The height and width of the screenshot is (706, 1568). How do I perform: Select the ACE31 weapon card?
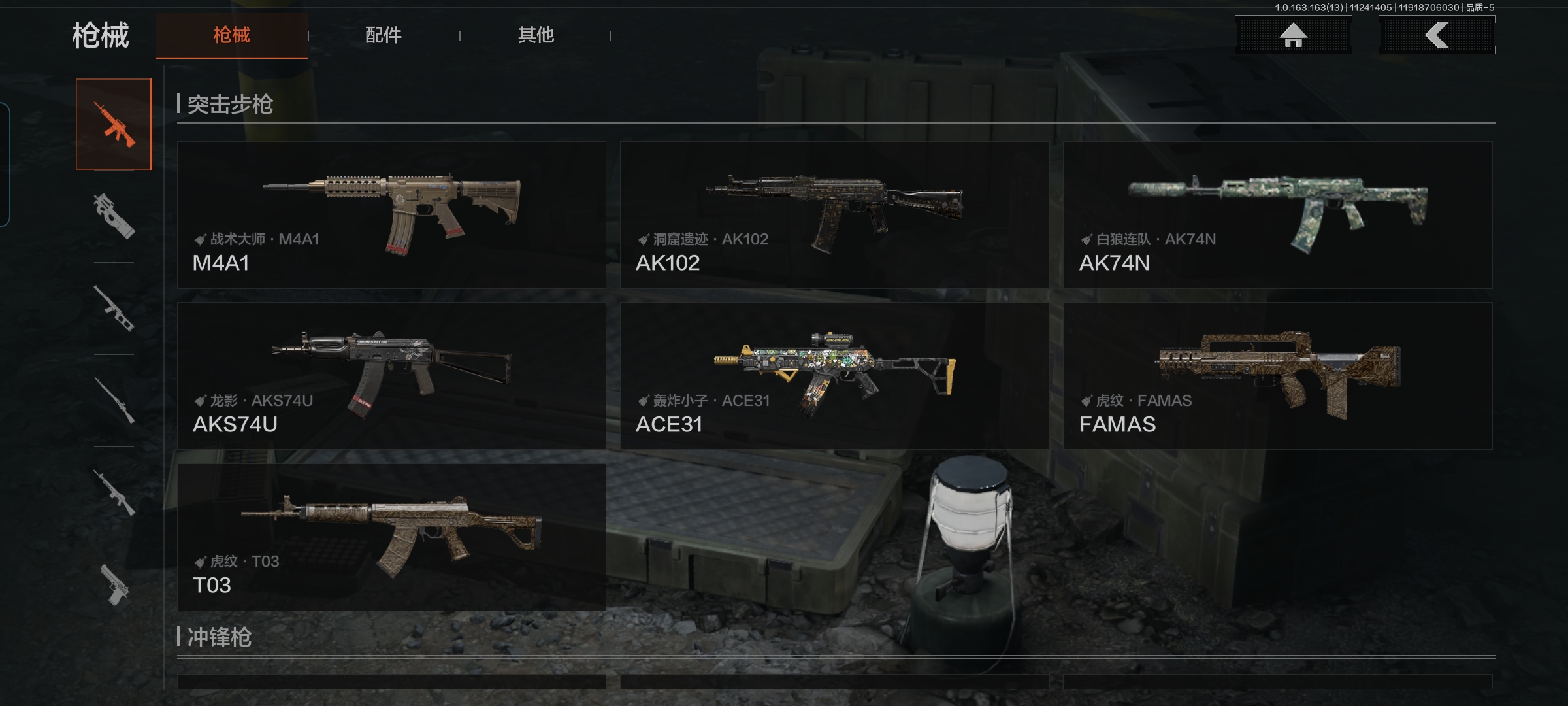click(x=834, y=376)
